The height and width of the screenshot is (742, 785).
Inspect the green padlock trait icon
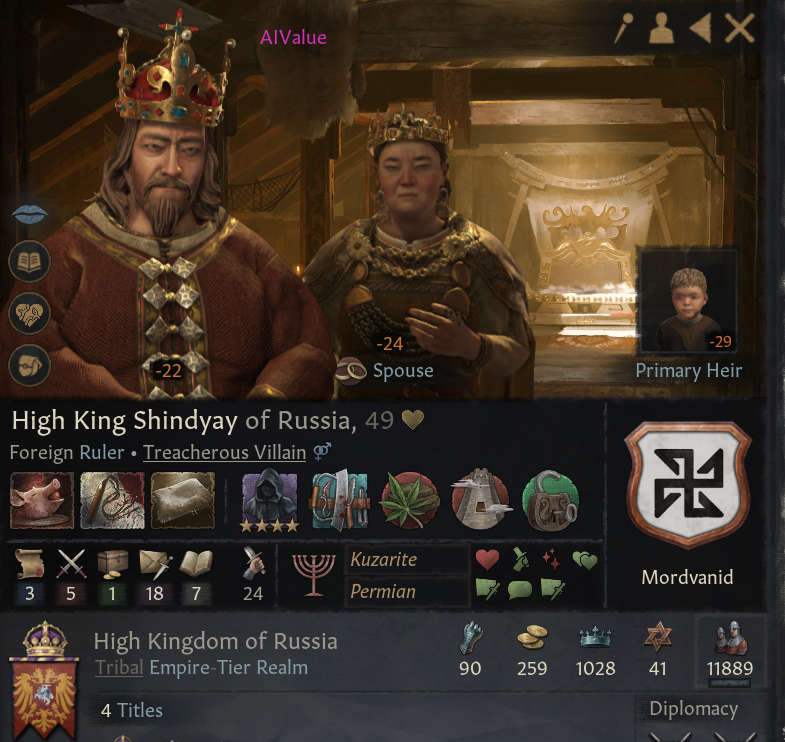click(x=549, y=499)
